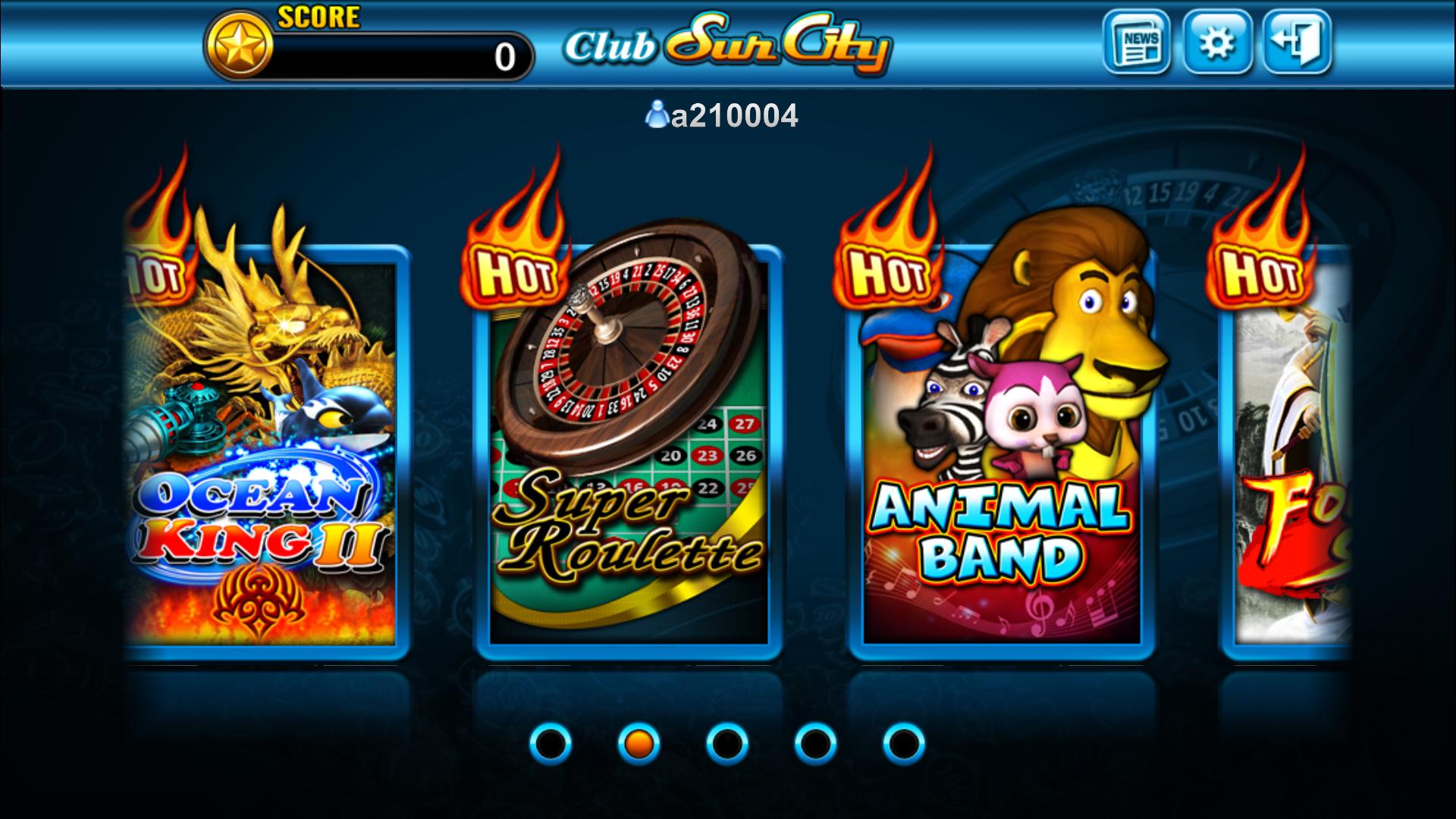This screenshot has width=1456, height=819.
Task: Select the Super Roulette game card
Action: pos(628,455)
